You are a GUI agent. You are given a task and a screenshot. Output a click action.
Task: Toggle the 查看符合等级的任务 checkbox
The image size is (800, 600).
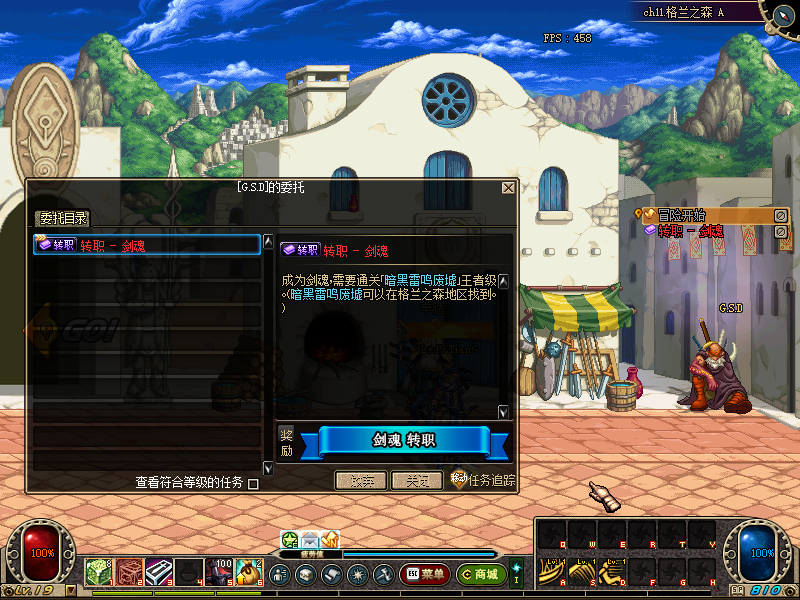coord(253,484)
